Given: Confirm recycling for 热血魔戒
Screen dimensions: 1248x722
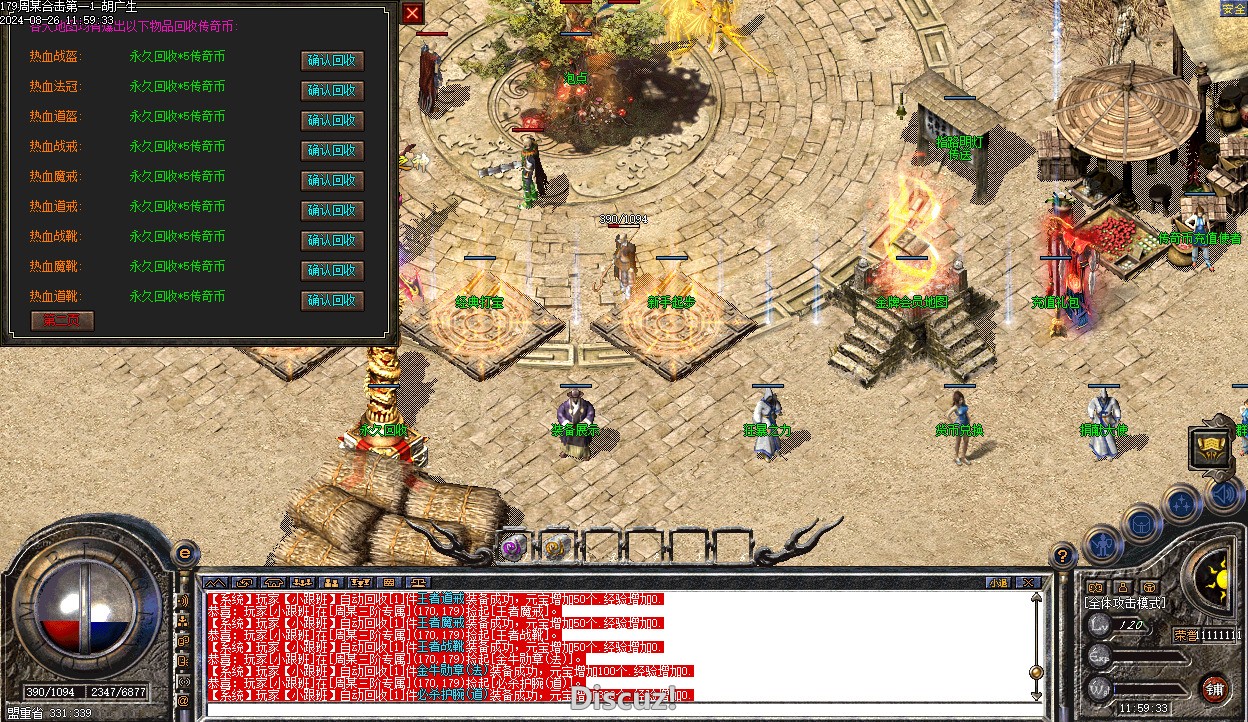Looking at the screenshot, I should (332, 181).
